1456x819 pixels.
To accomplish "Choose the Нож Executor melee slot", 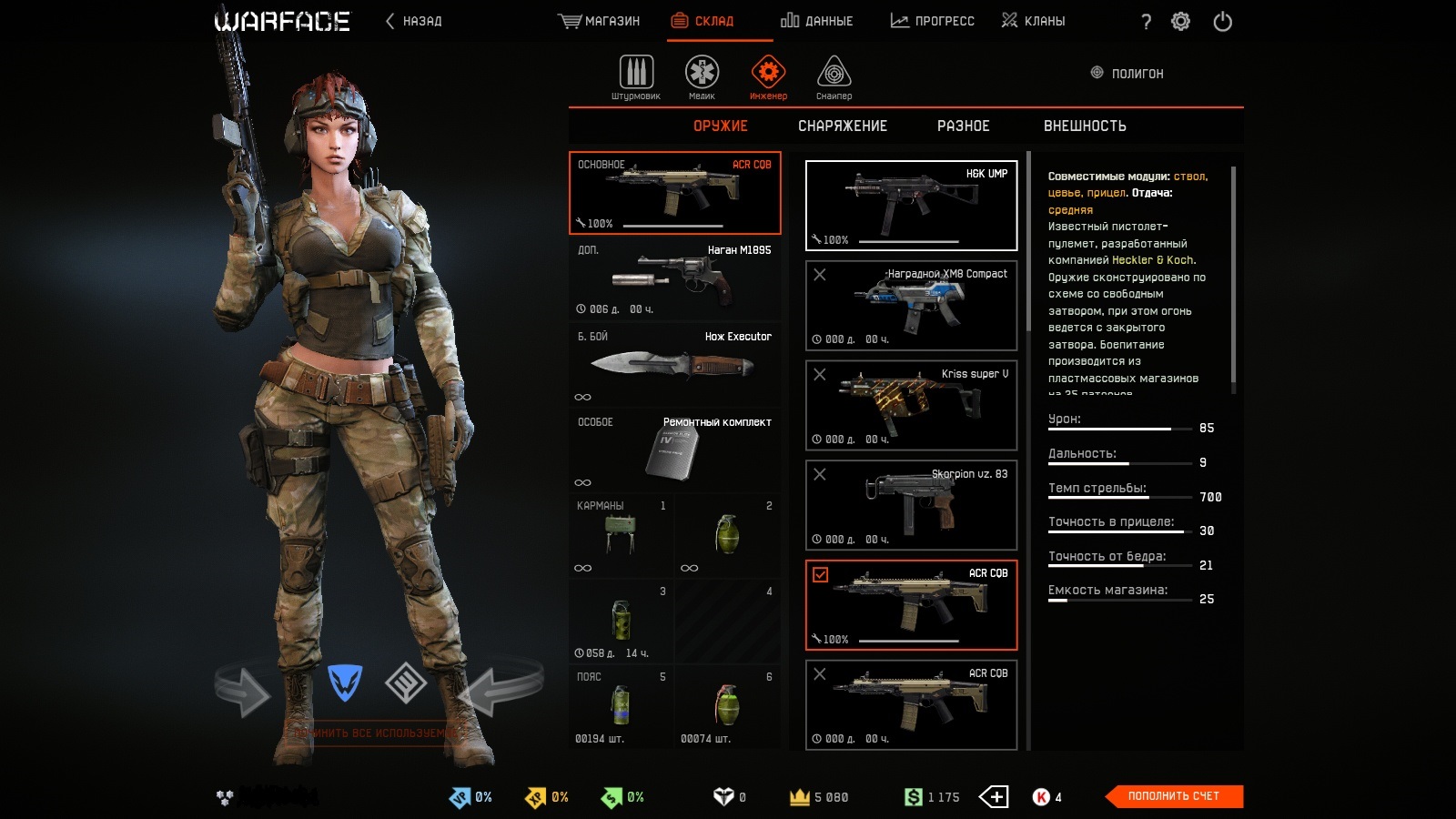I will [674, 365].
